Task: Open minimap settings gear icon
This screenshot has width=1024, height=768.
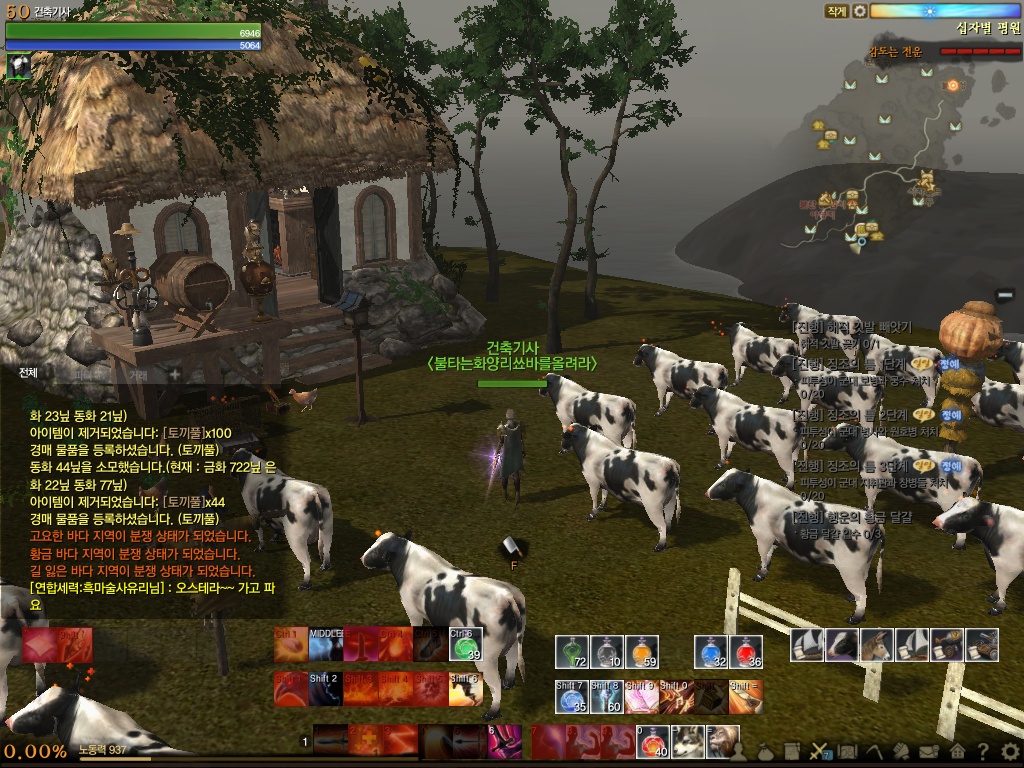Action: 859,11
